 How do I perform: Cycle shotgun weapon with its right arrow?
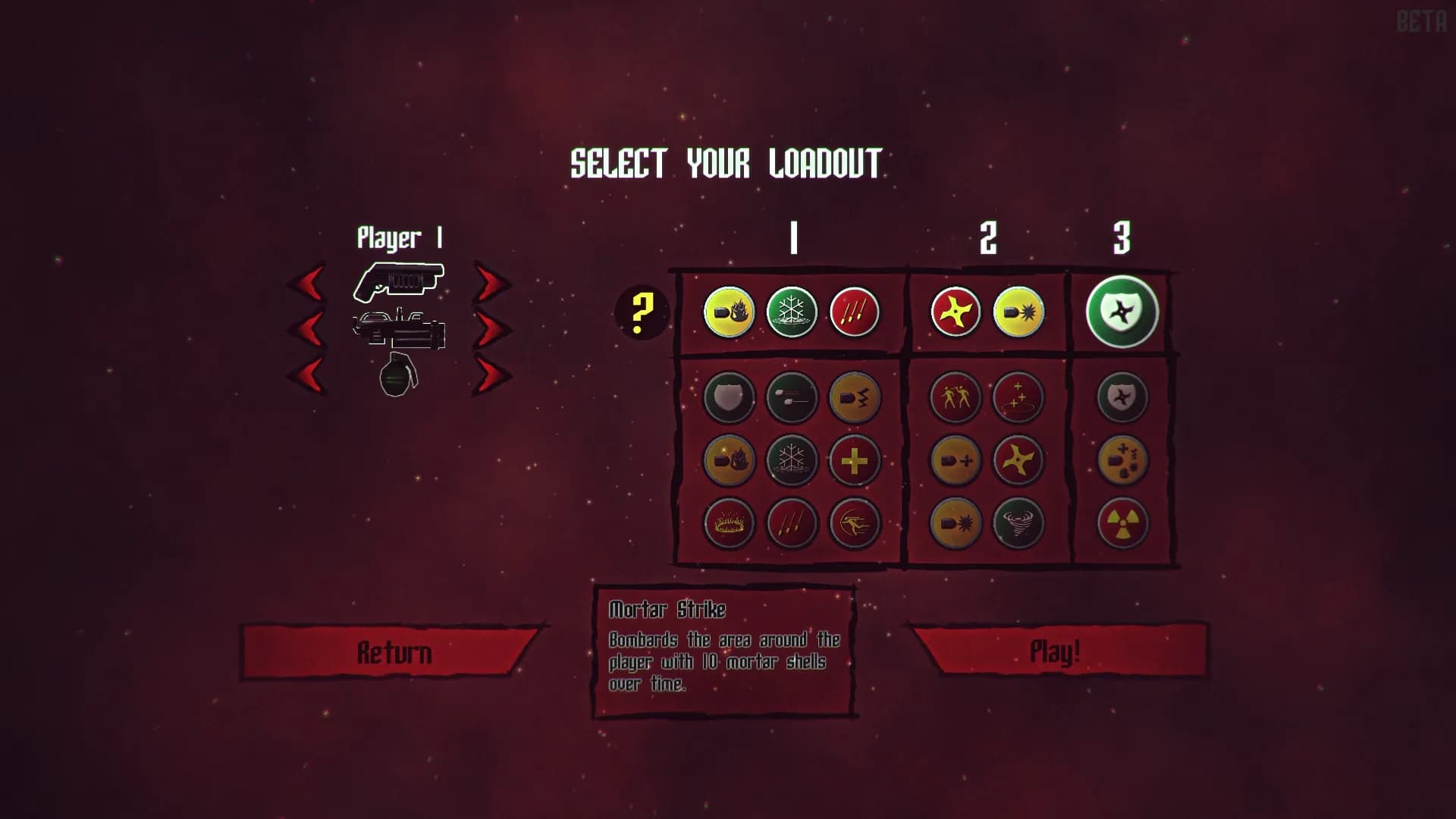click(x=491, y=283)
